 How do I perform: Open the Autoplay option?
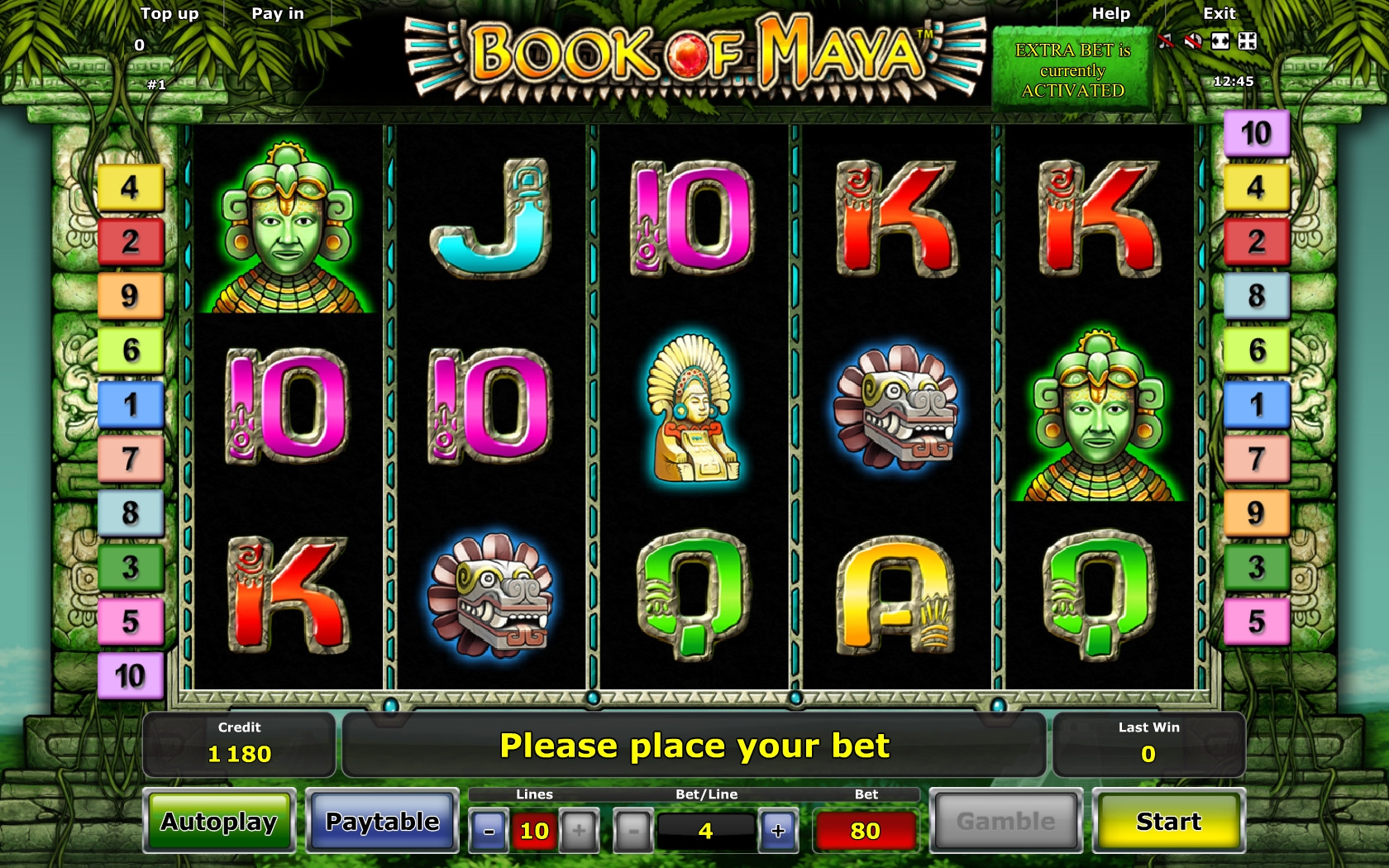(219, 821)
